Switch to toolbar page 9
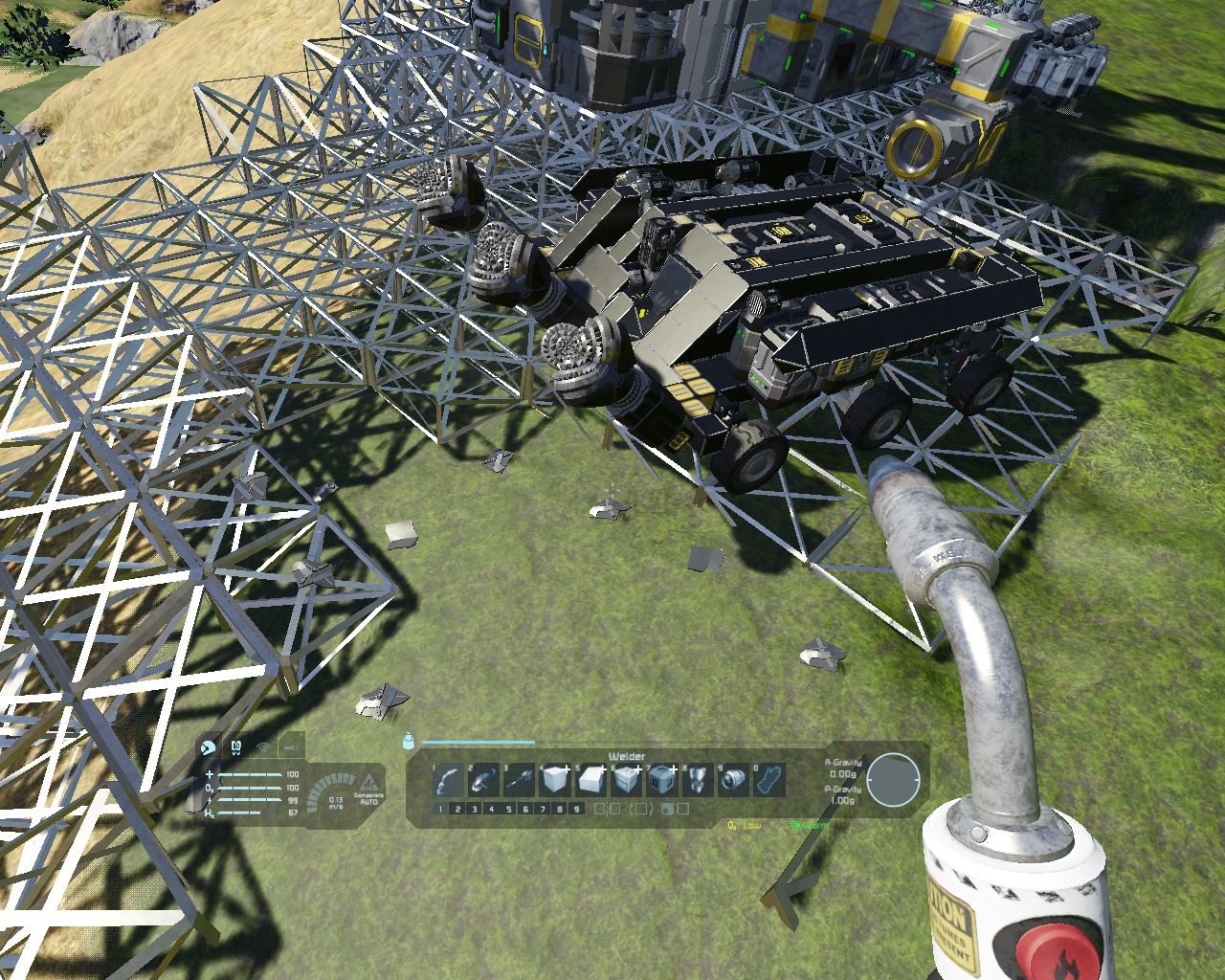Screen dimensions: 1225x980 click(x=576, y=809)
